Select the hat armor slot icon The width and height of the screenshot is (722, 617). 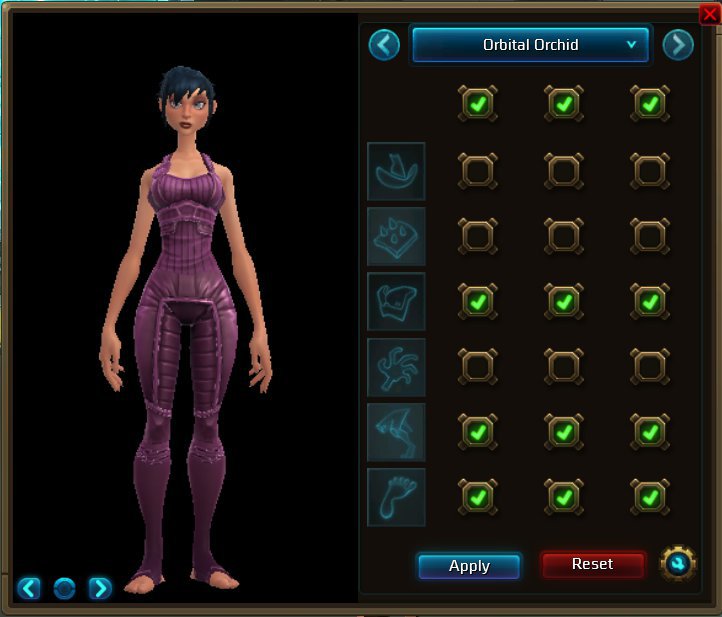396,171
